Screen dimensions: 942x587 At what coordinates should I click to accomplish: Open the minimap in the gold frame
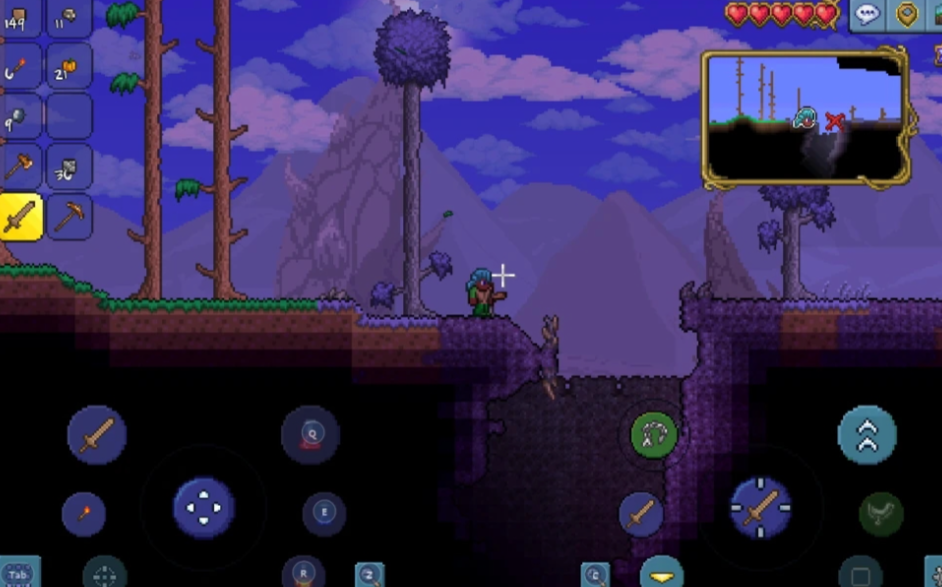pyautogui.click(x=805, y=117)
